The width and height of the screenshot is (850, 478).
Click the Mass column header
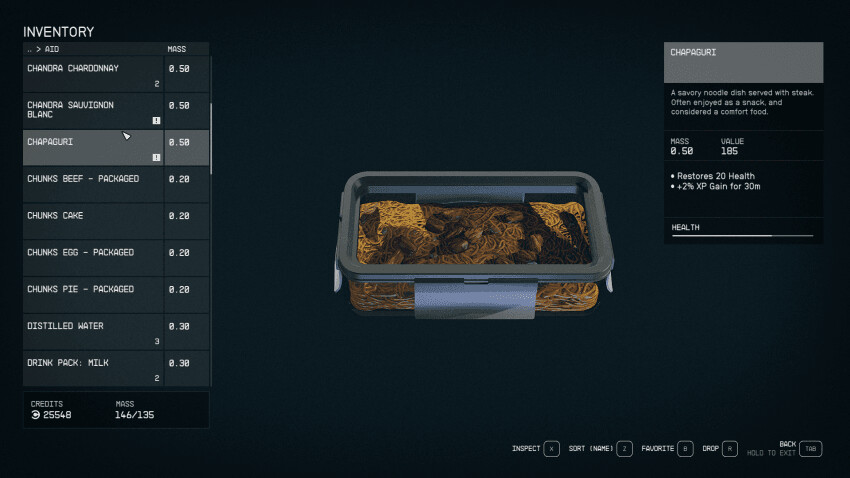tap(176, 48)
